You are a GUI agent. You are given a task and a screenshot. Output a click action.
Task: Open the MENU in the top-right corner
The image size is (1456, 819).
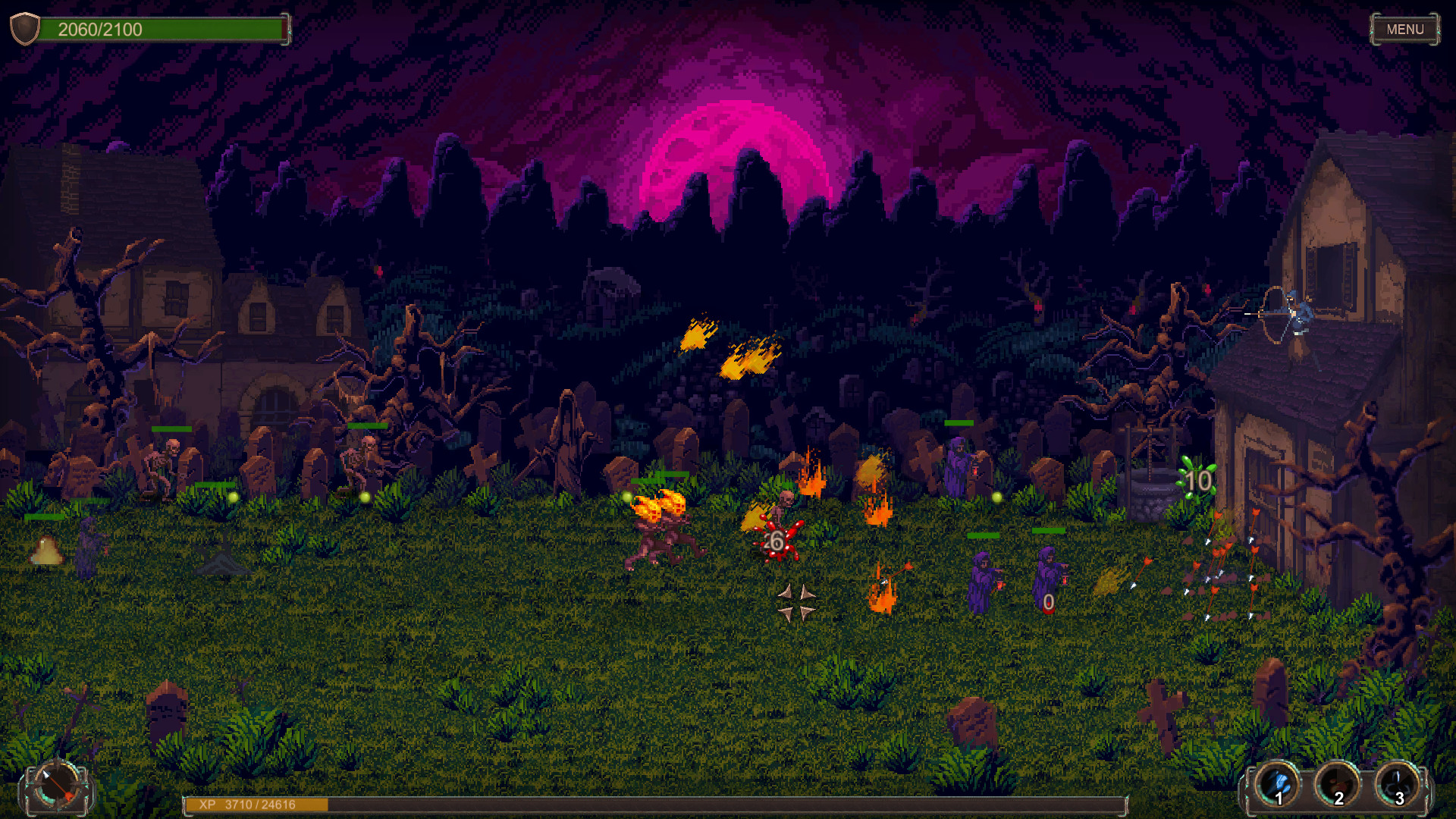click(1405, 30)
